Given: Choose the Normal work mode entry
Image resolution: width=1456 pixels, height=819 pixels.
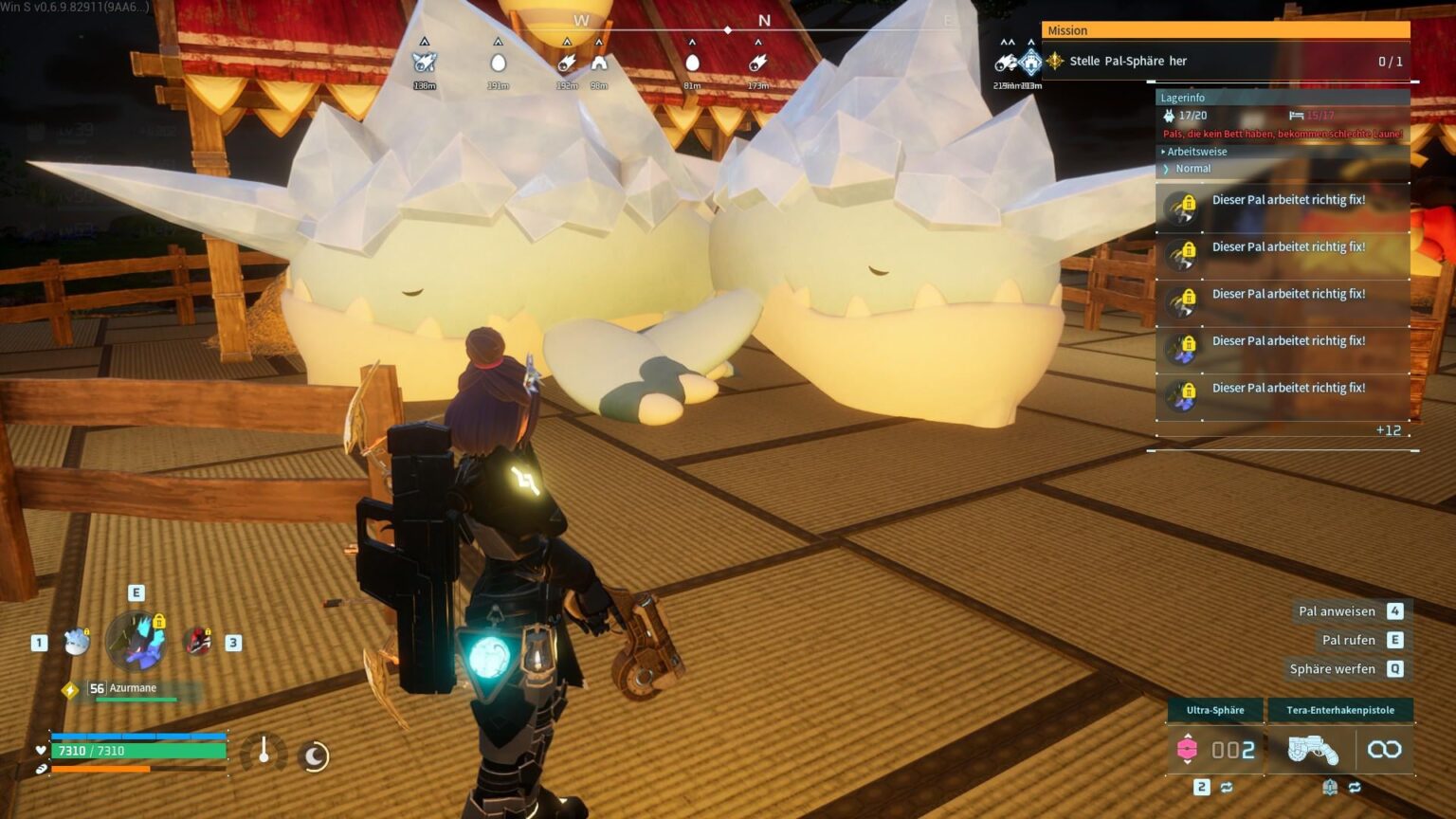Looking at the screenshot, I should click(x=1192, y=169).
